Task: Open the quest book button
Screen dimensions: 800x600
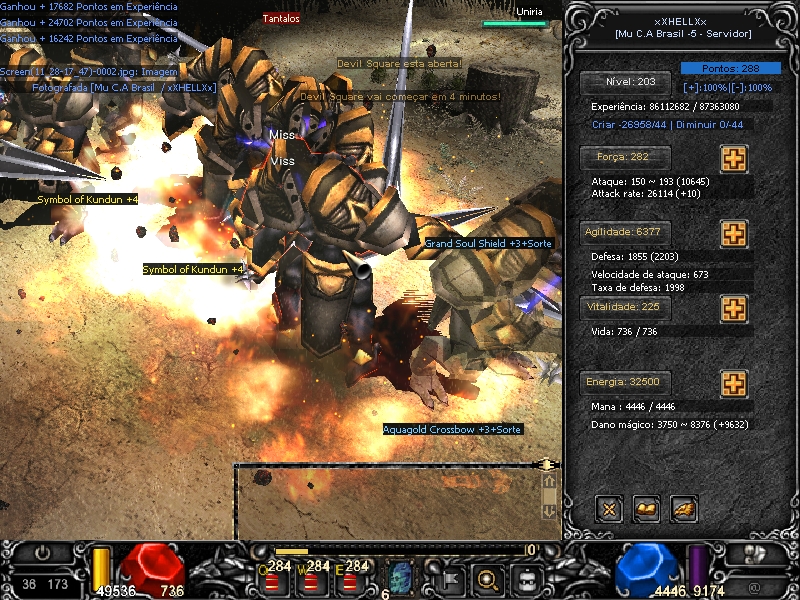Action: coord(646,509)
